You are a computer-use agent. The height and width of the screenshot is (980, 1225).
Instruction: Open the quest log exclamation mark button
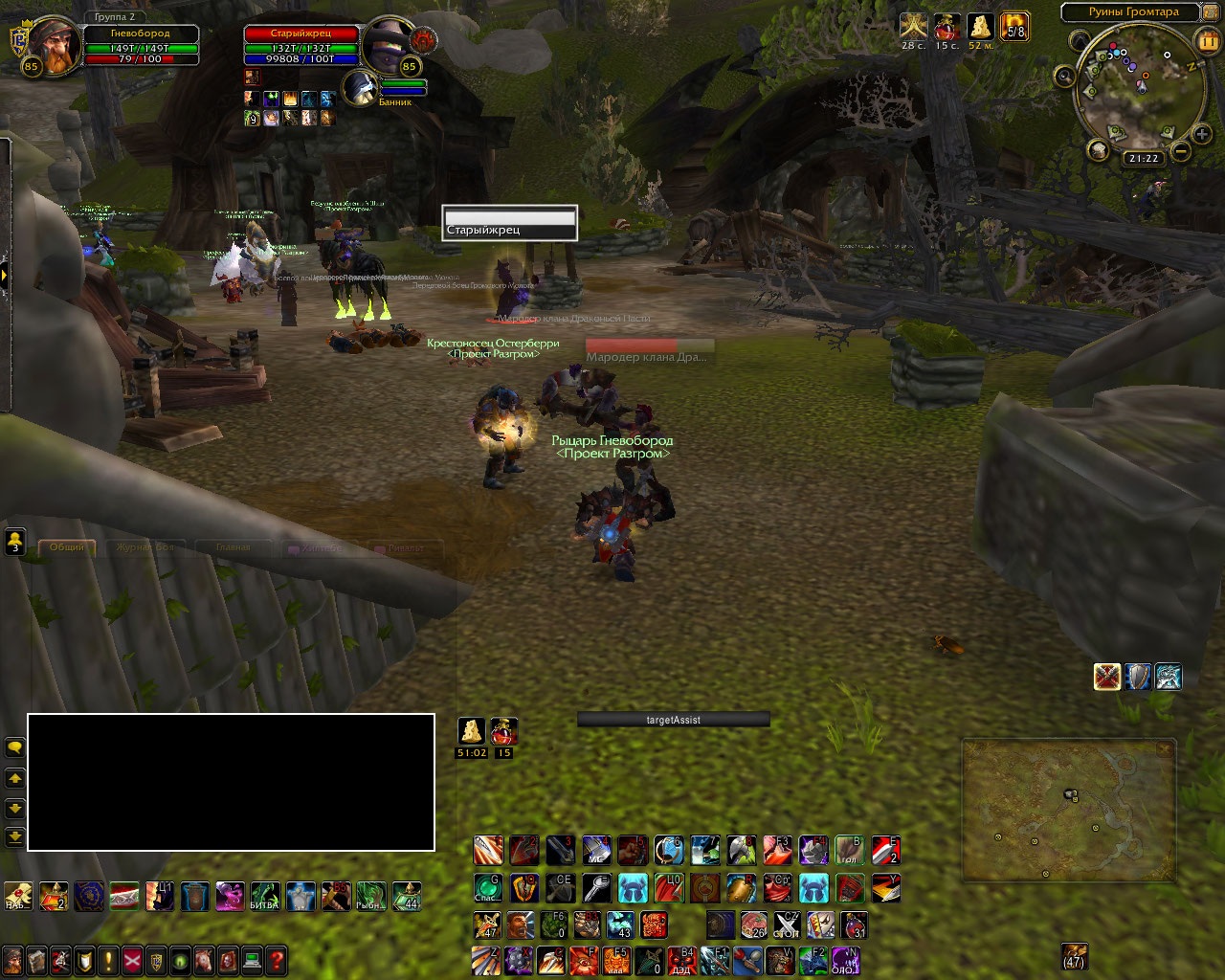click(108, 960)
